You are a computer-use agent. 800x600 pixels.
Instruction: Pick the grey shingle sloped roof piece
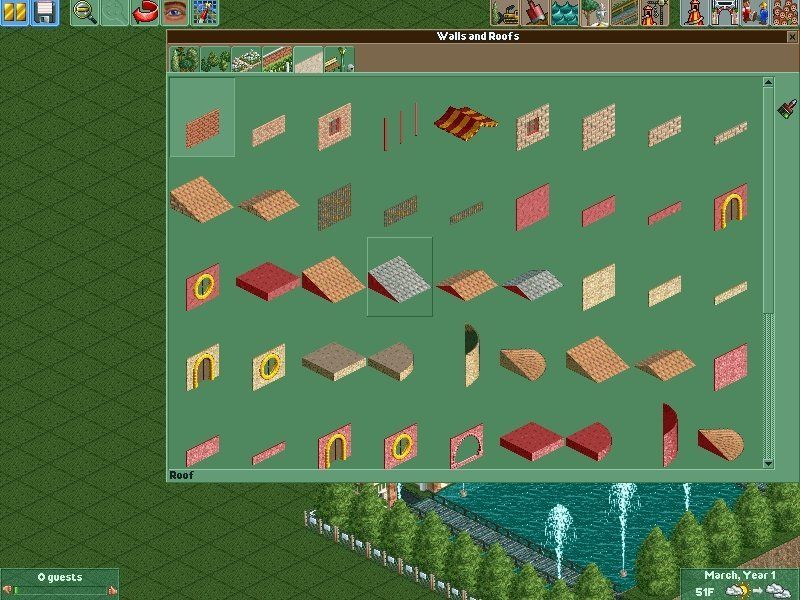coord(399,277)
